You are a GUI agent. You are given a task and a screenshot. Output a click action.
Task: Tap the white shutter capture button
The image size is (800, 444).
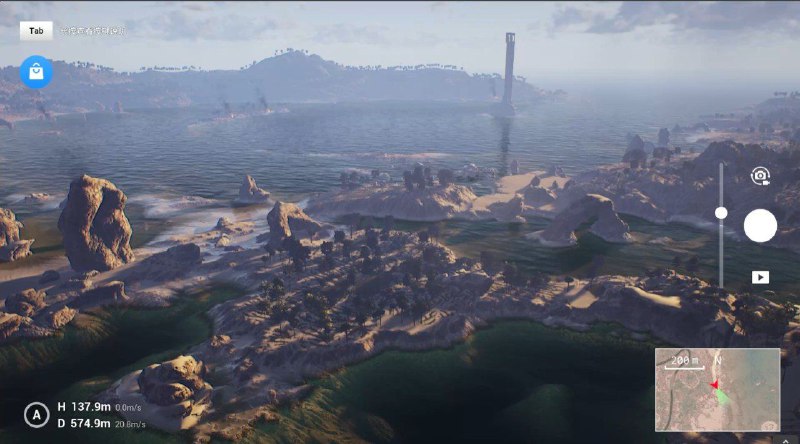(760, 226)
